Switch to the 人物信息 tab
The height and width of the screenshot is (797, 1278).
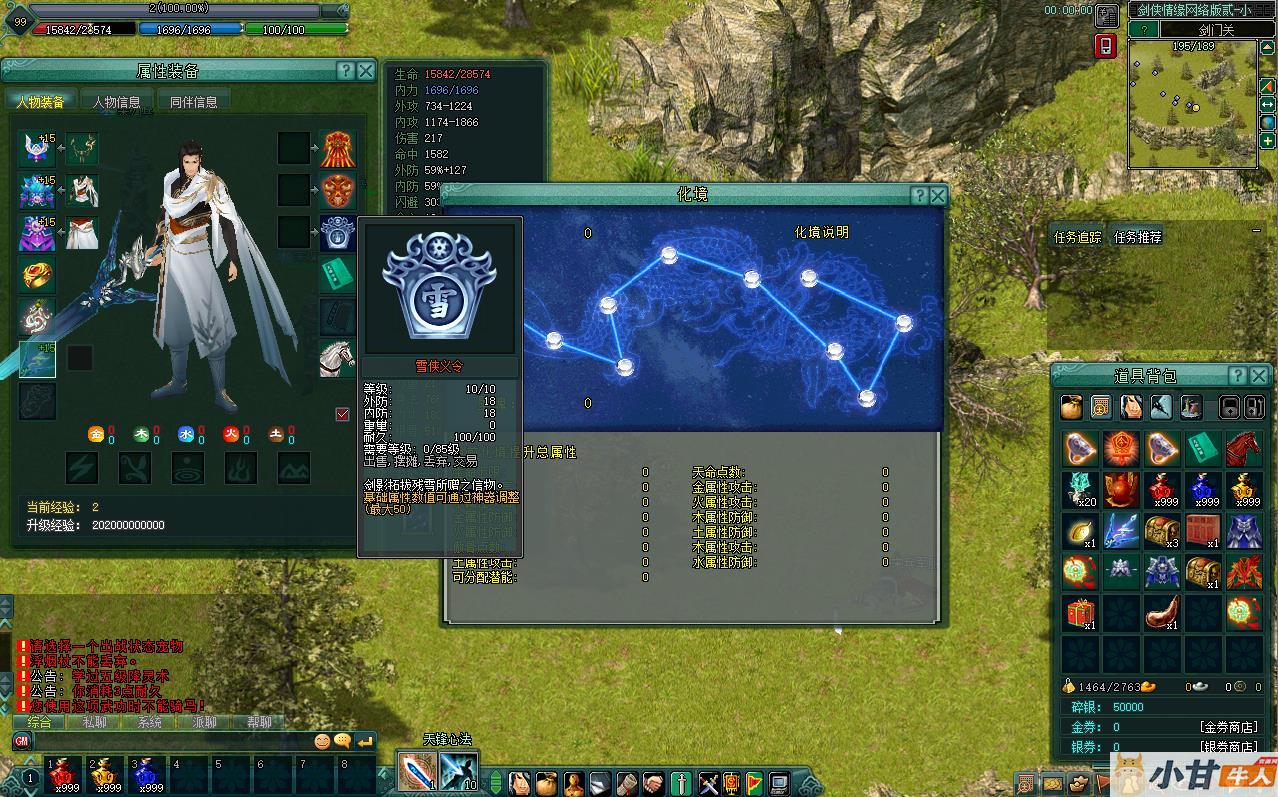(117, 101)
